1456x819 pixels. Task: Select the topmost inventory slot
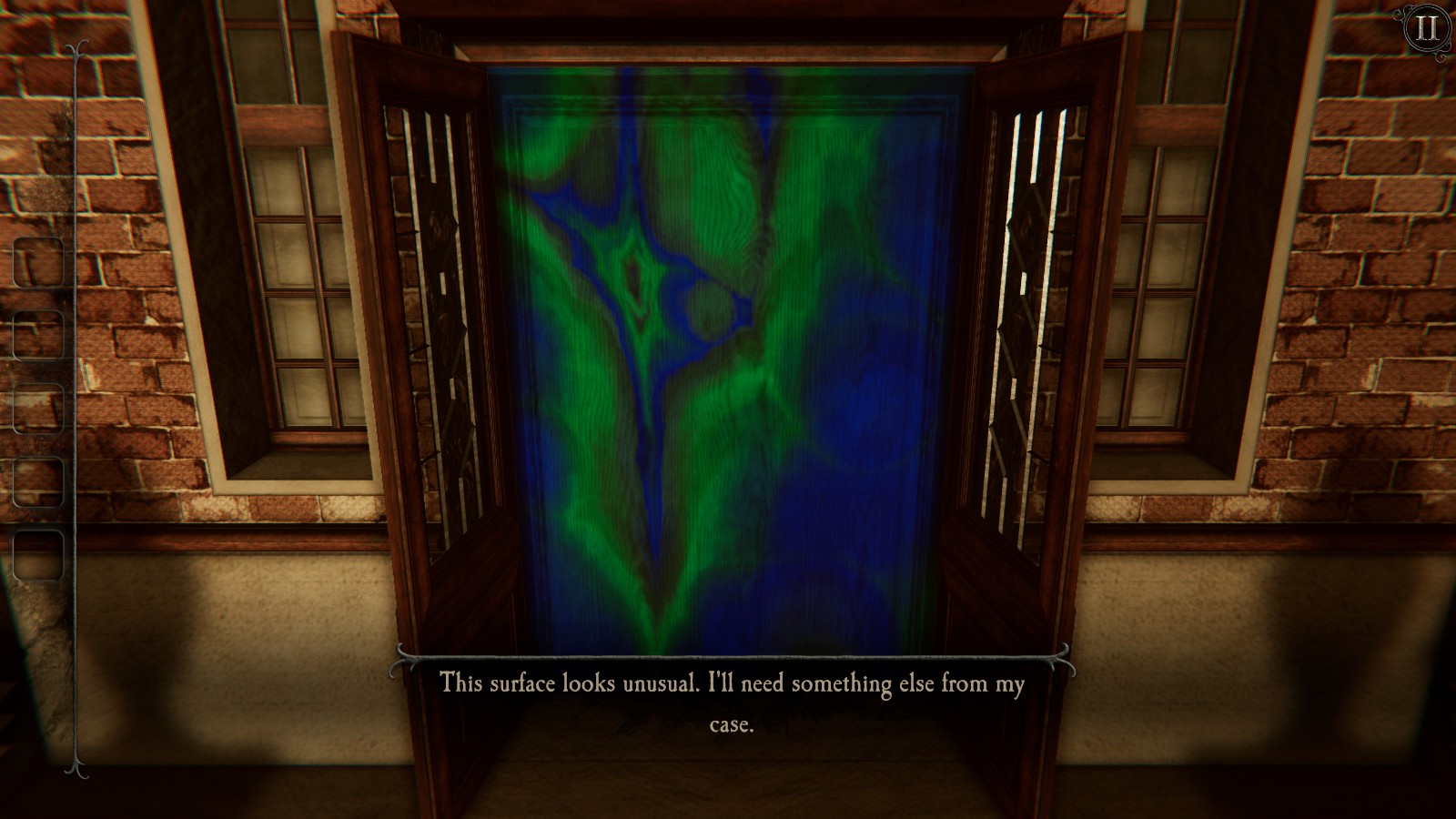(x=38, y=259)
